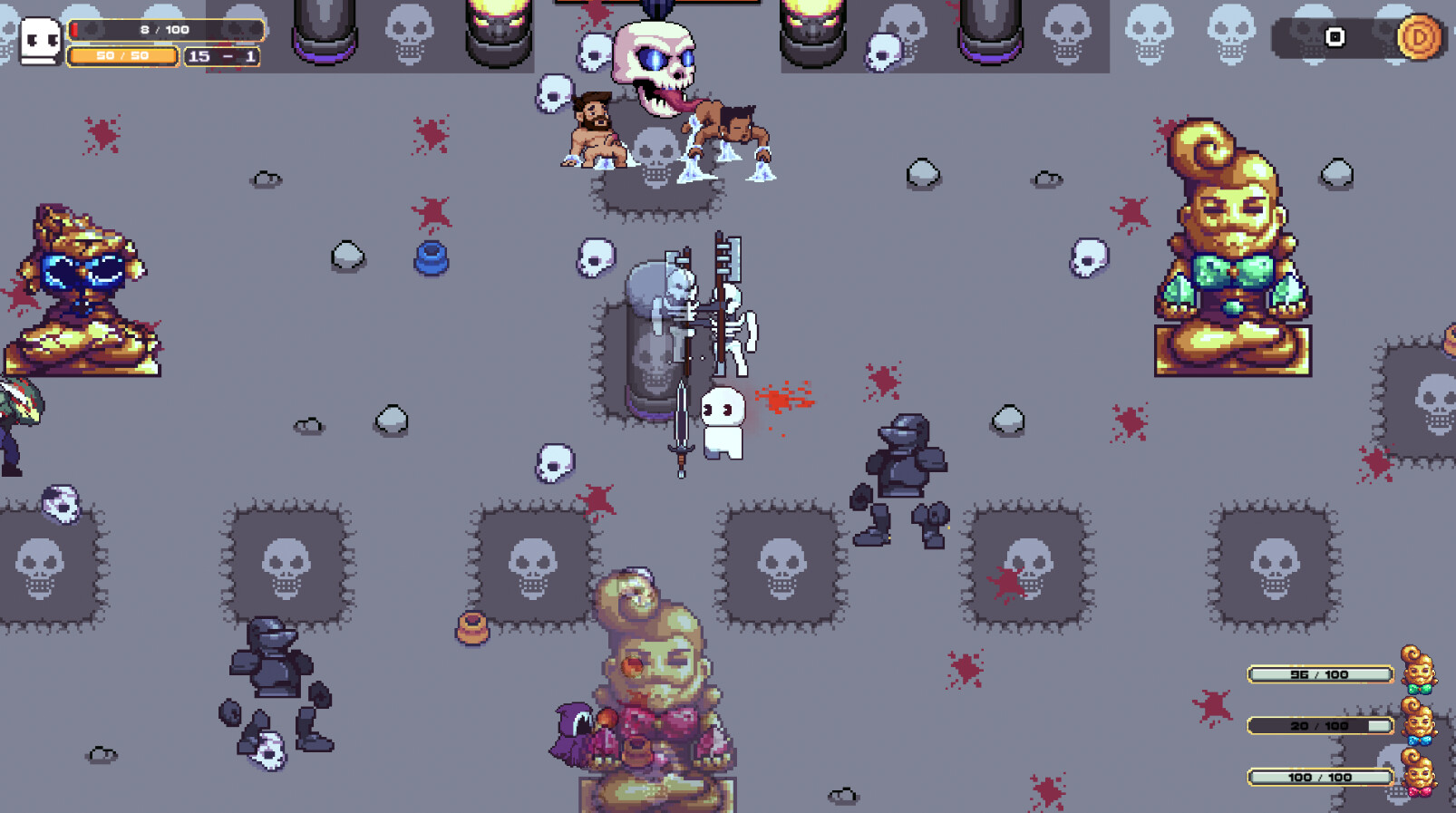Click the 15 - 1 score counter
The height and width of the screenshot is (813, 1456).
pos(222,56)
